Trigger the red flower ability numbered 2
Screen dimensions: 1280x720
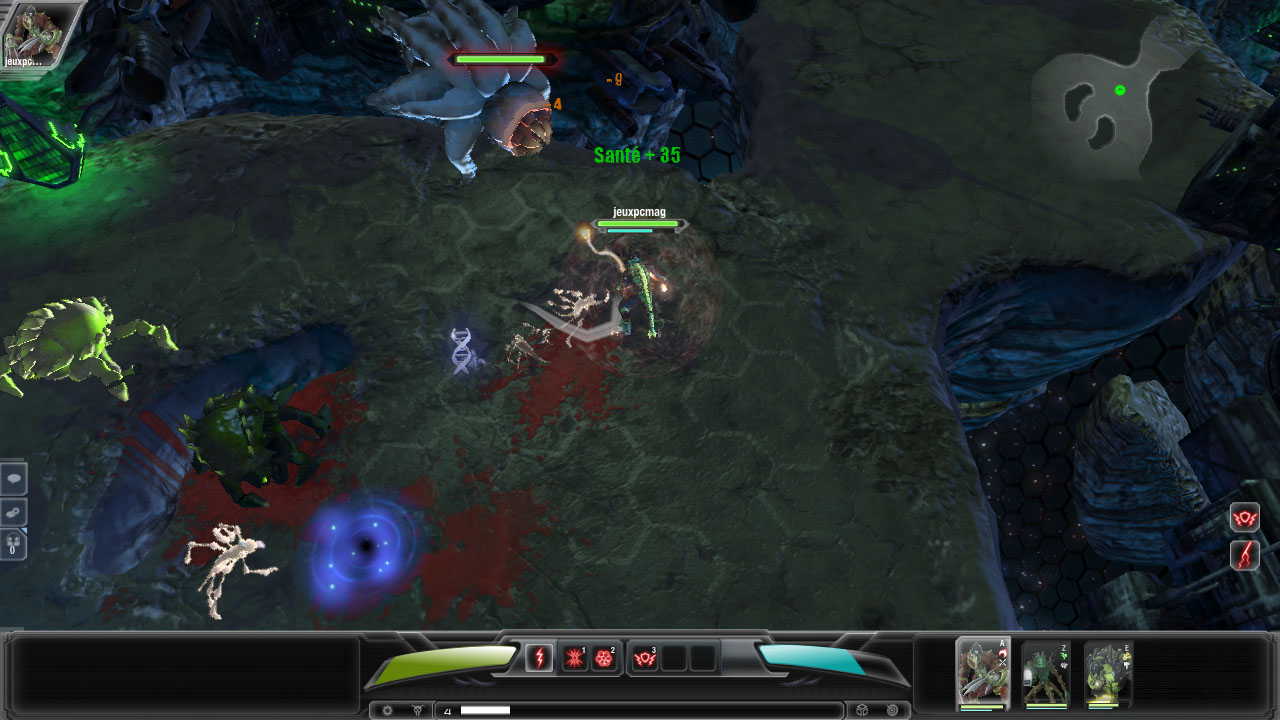pos(603,658)
